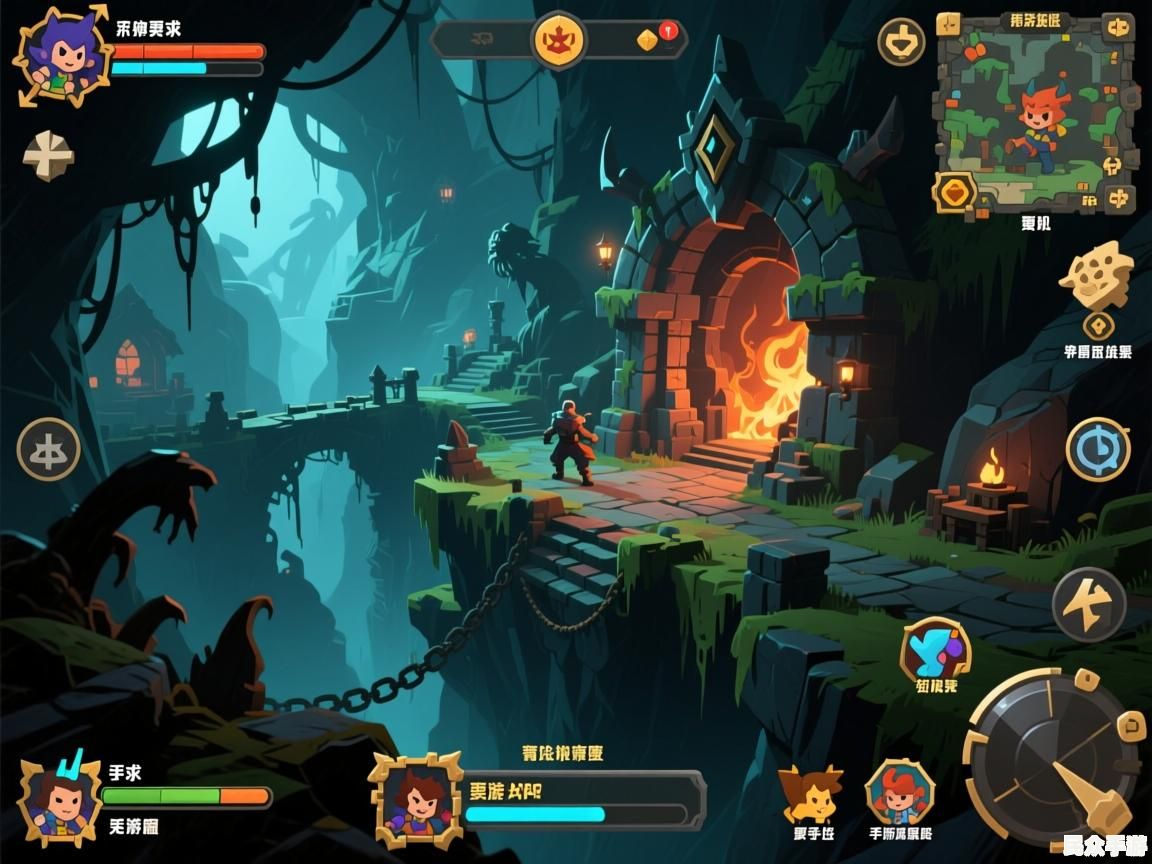Image resolution: width=1152 pixels, height=864 pixels.
Task: Select the gold heart badge on the minimap
Action: click(954, 190)
